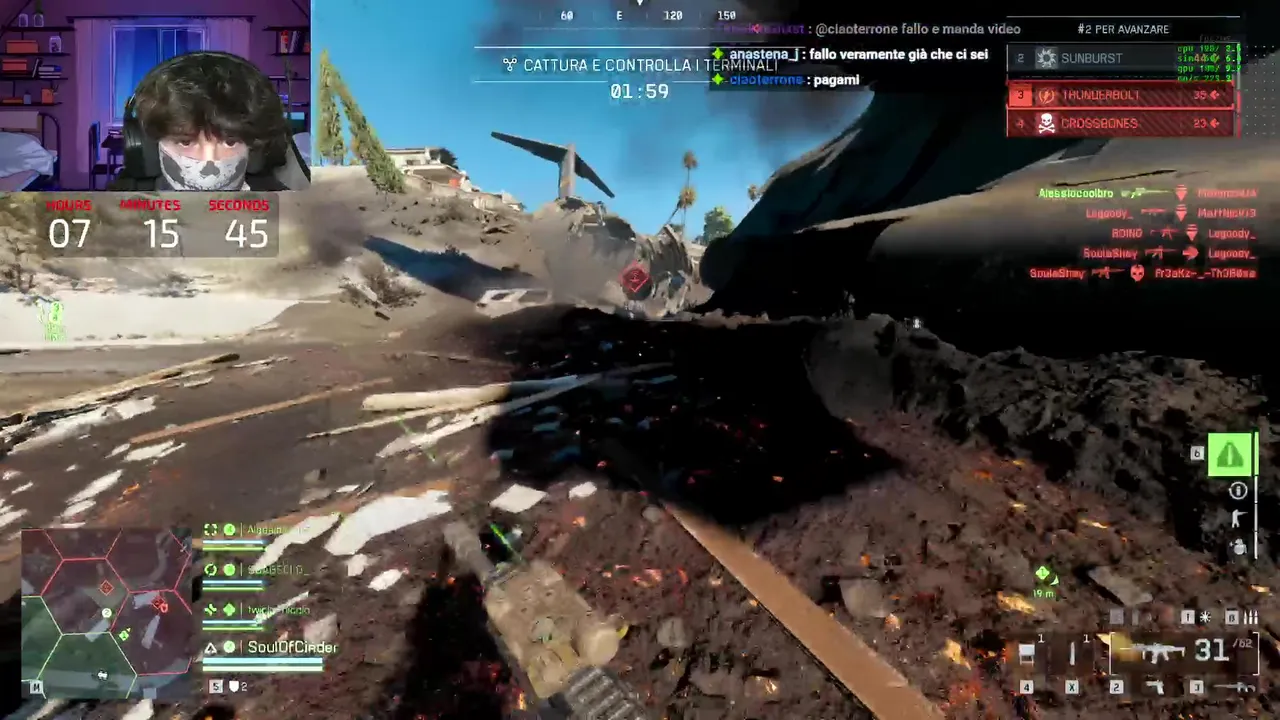Open the streamer webcam overlay
The width and height of the screenshot is (1280, 720).
click(x=155, y=95)
